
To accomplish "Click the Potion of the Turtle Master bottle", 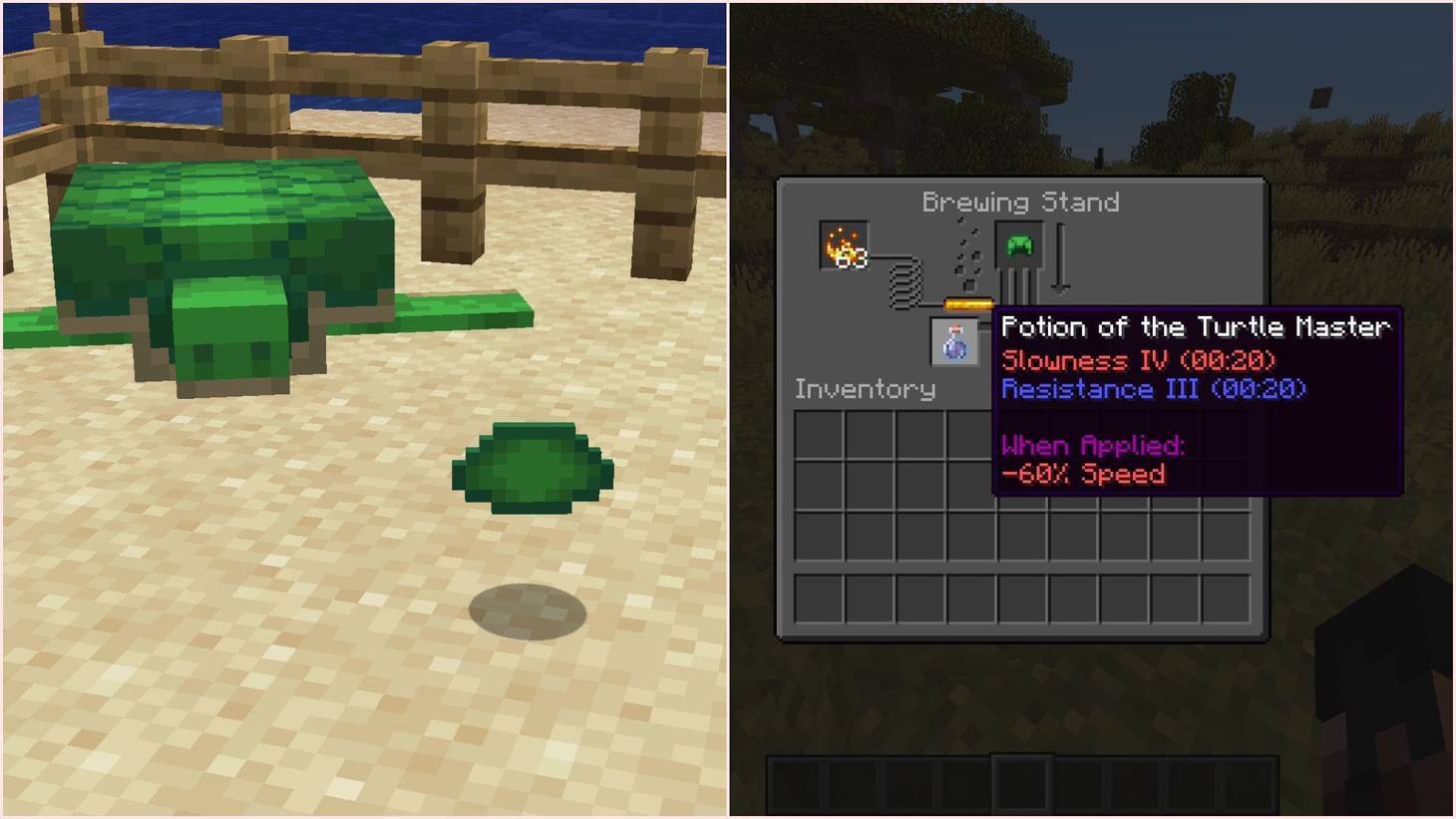I will point(953,342).
